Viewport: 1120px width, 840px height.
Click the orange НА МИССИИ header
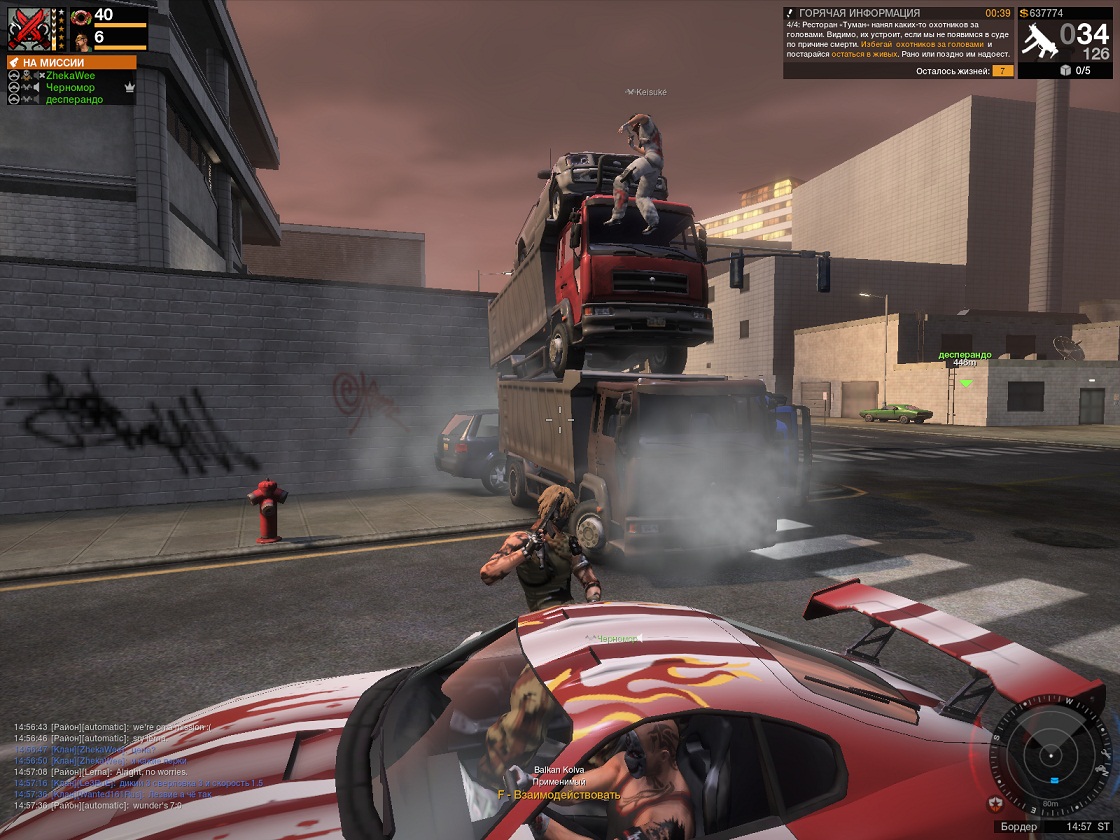coord(70,62)
